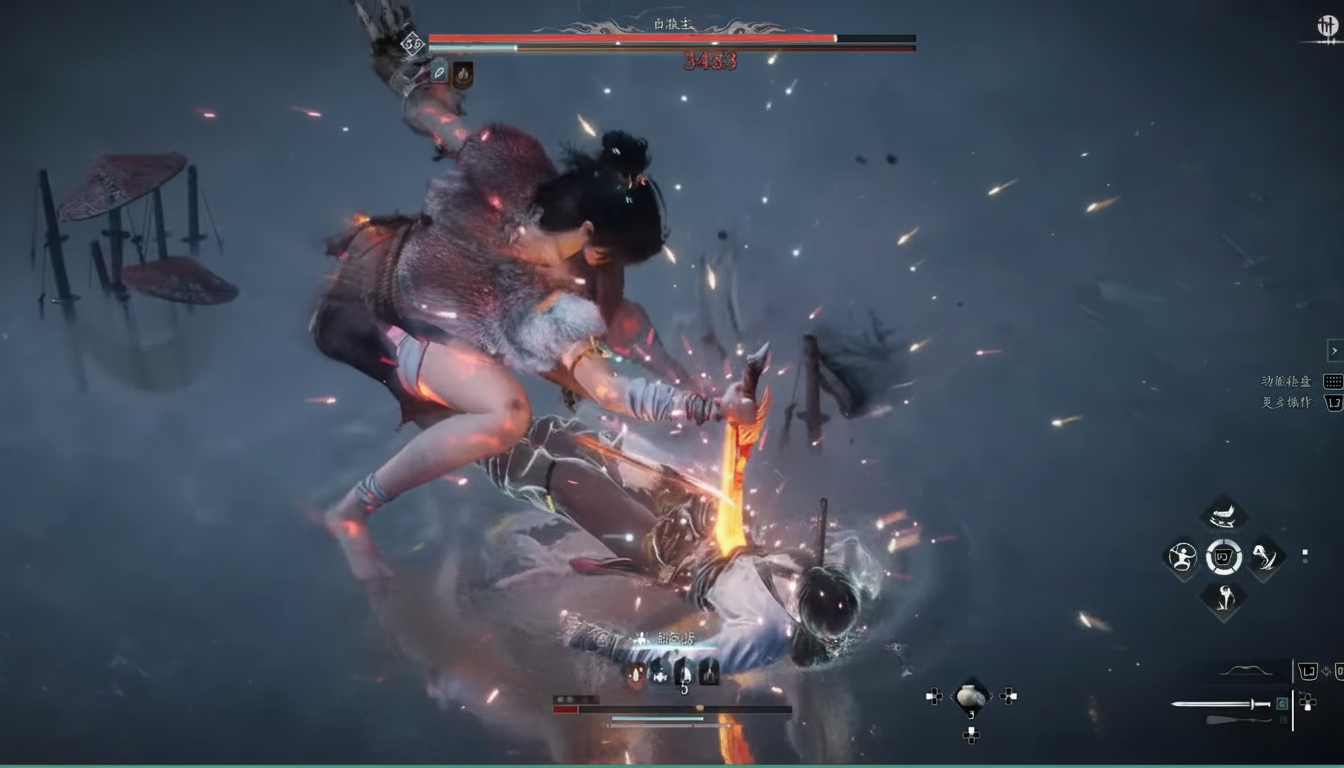Click the center ability of the skill wheel
The image size is (1344, 768).
pos(1222,557)
